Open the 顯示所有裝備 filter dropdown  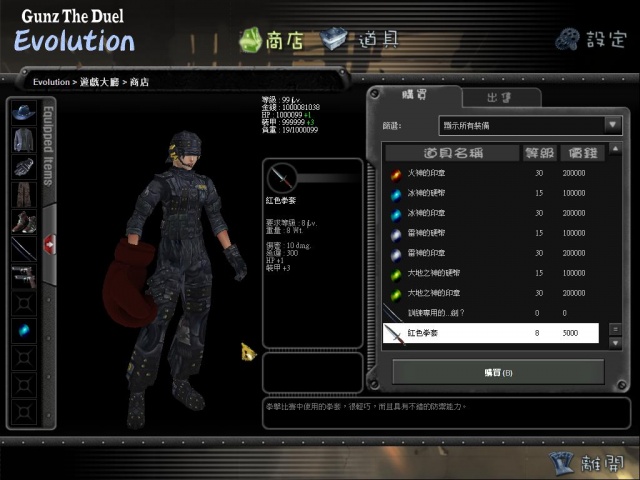(530, 125)
